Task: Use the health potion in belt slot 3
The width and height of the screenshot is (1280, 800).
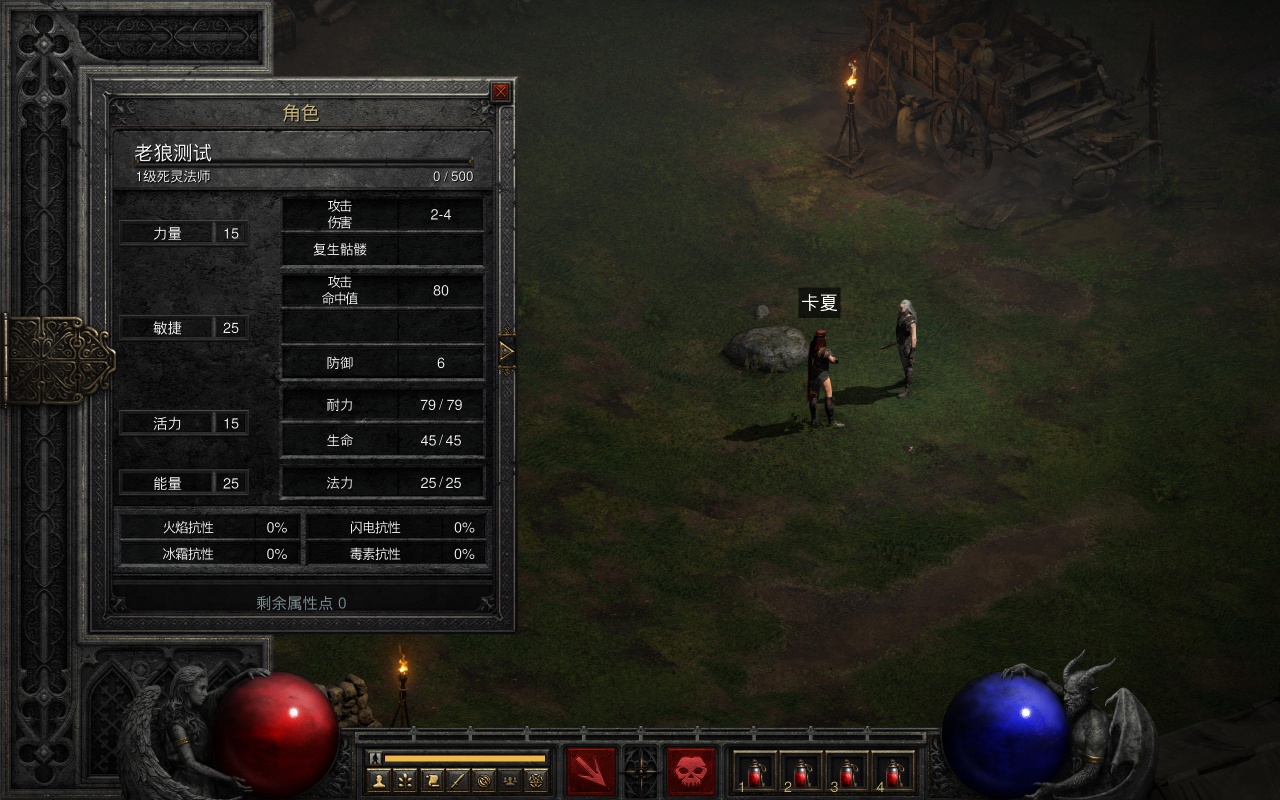Action: 848,772
